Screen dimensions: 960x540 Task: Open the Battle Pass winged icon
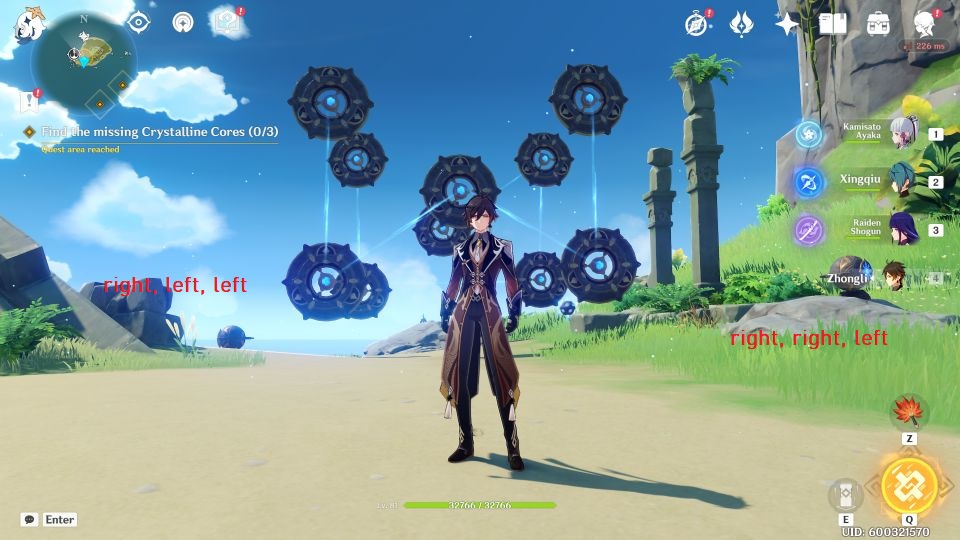coord(741,24)
